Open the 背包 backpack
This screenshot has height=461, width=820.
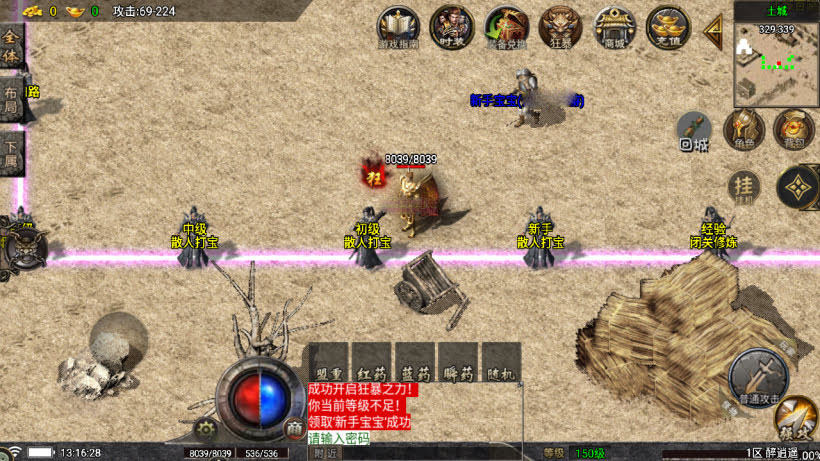[793, 129]
